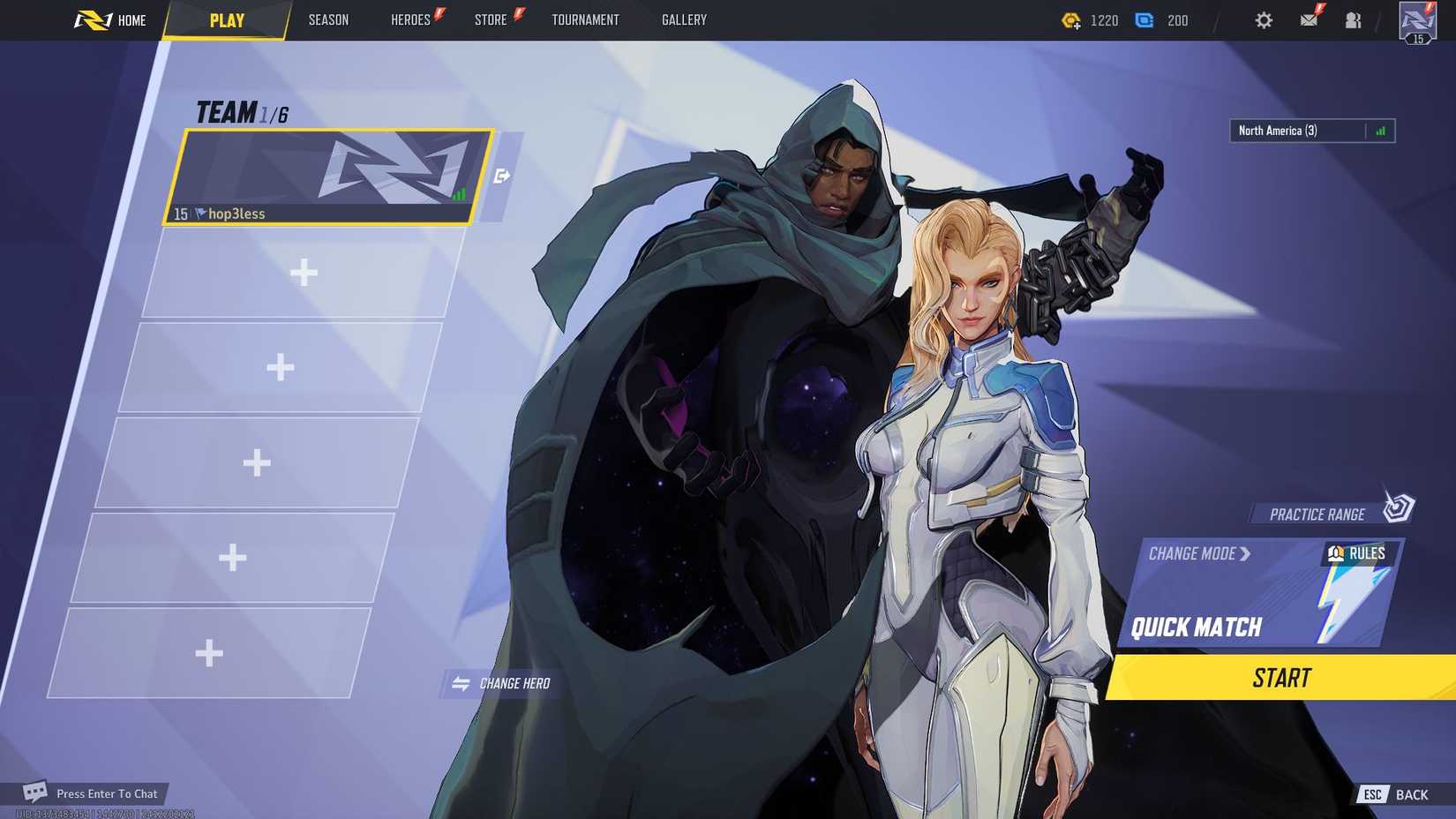Open the friends list icon
Image resolution: width=1456 pixels, height=819 pixels.
click(x=1353, y=19)
